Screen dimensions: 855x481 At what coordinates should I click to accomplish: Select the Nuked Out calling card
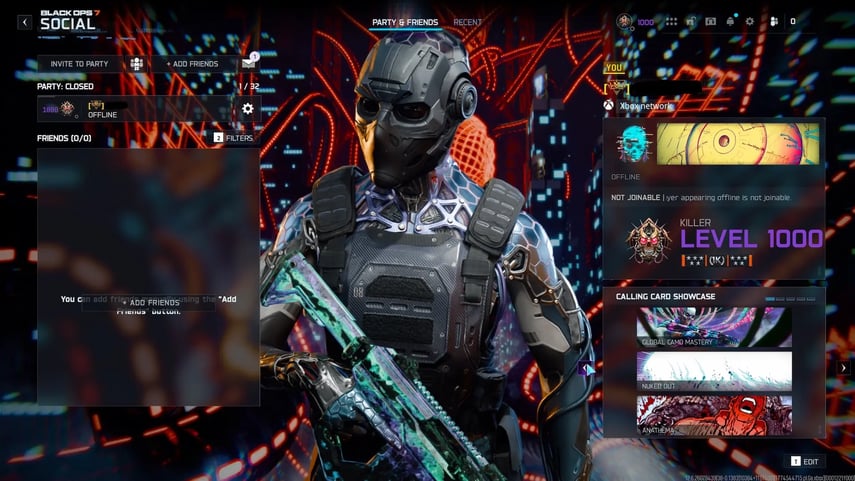point(714,370)
